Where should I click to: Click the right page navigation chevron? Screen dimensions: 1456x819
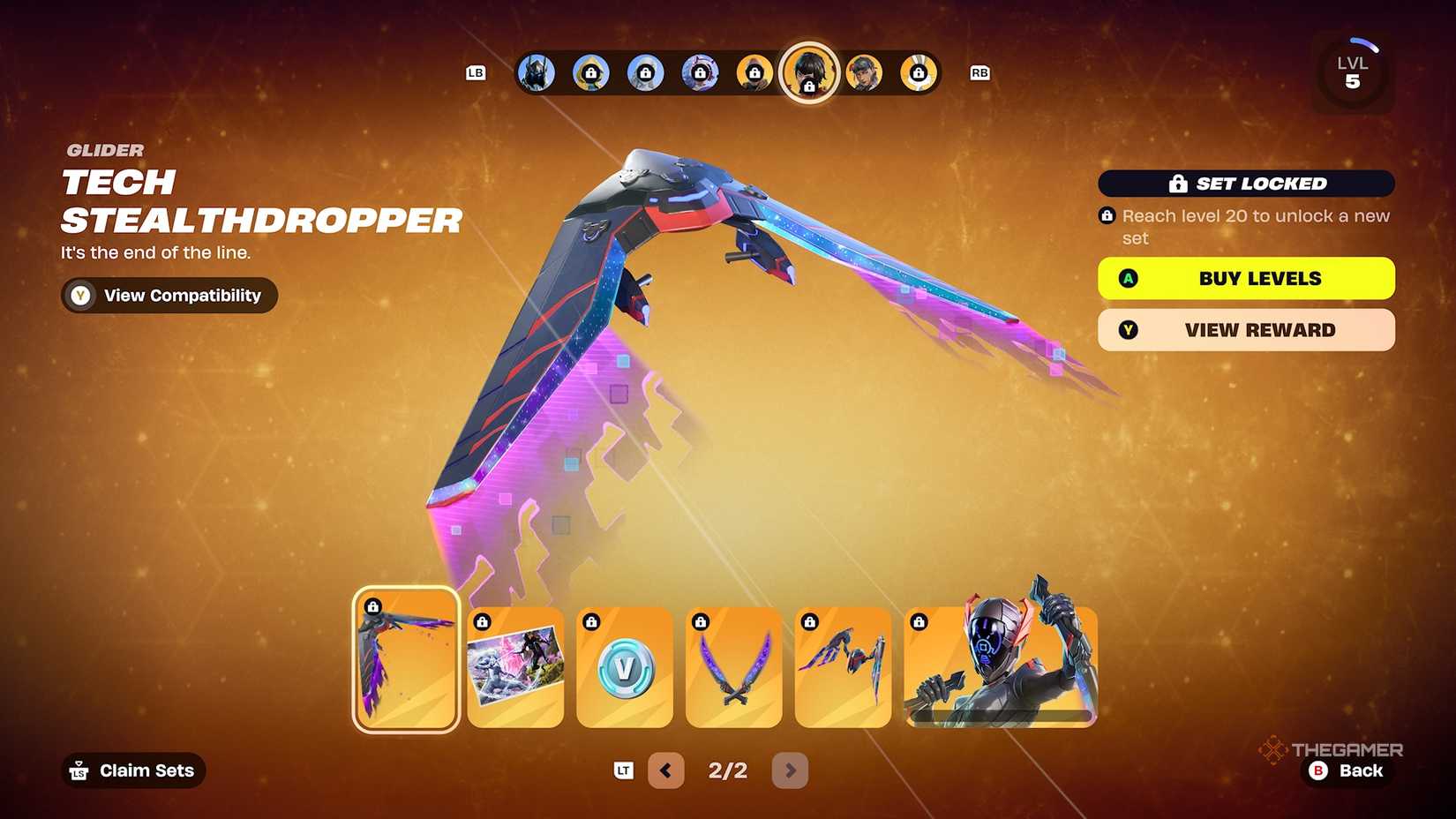790,770
